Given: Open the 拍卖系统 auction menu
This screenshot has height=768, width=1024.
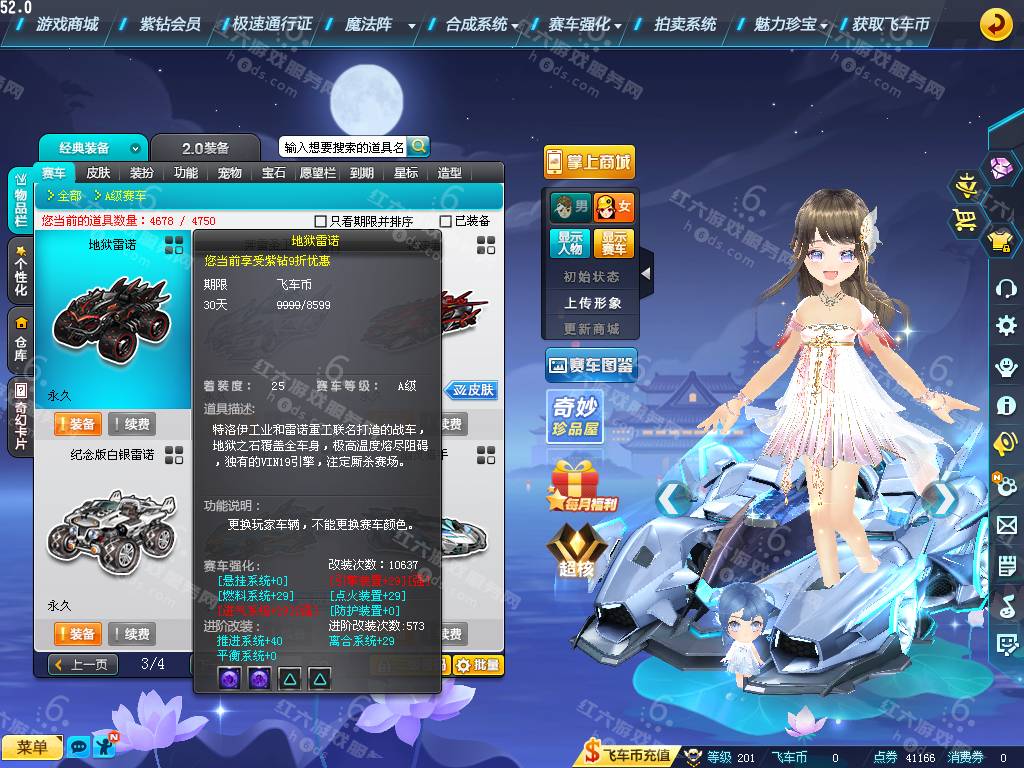Looking at the screenshot, I should 685,24.
